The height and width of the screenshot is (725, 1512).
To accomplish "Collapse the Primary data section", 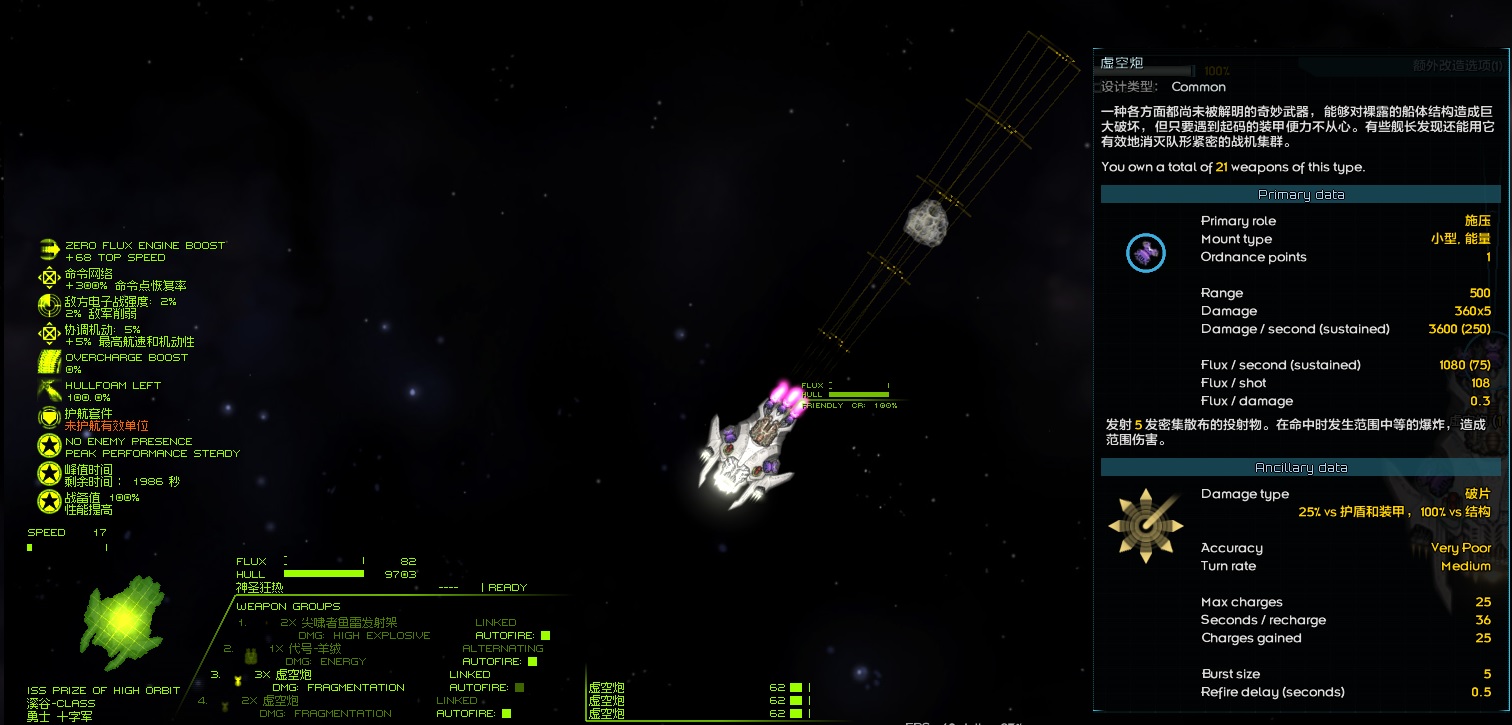I will click(x=1301, y=194).
